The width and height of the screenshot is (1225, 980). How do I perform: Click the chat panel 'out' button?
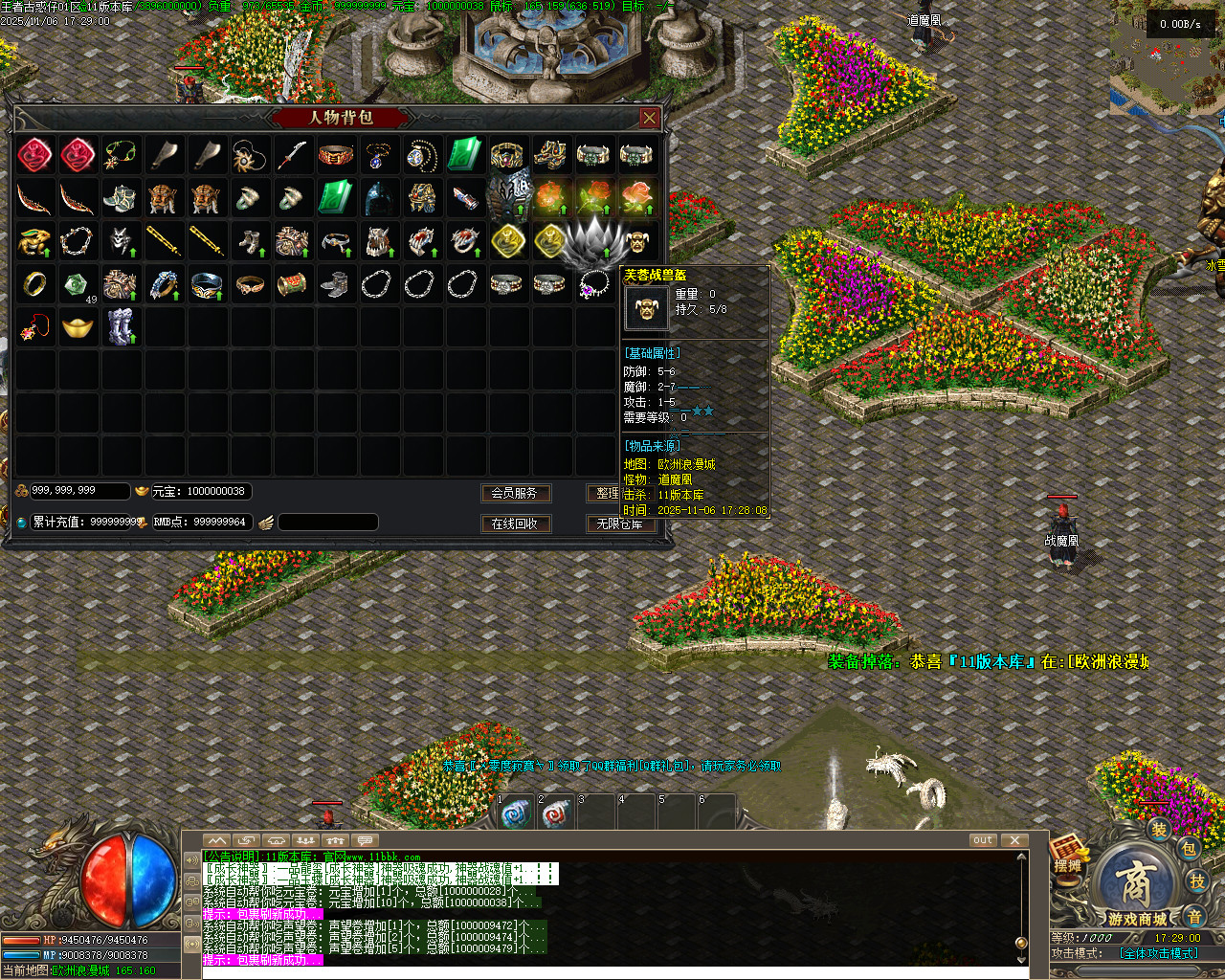(983, 840)
